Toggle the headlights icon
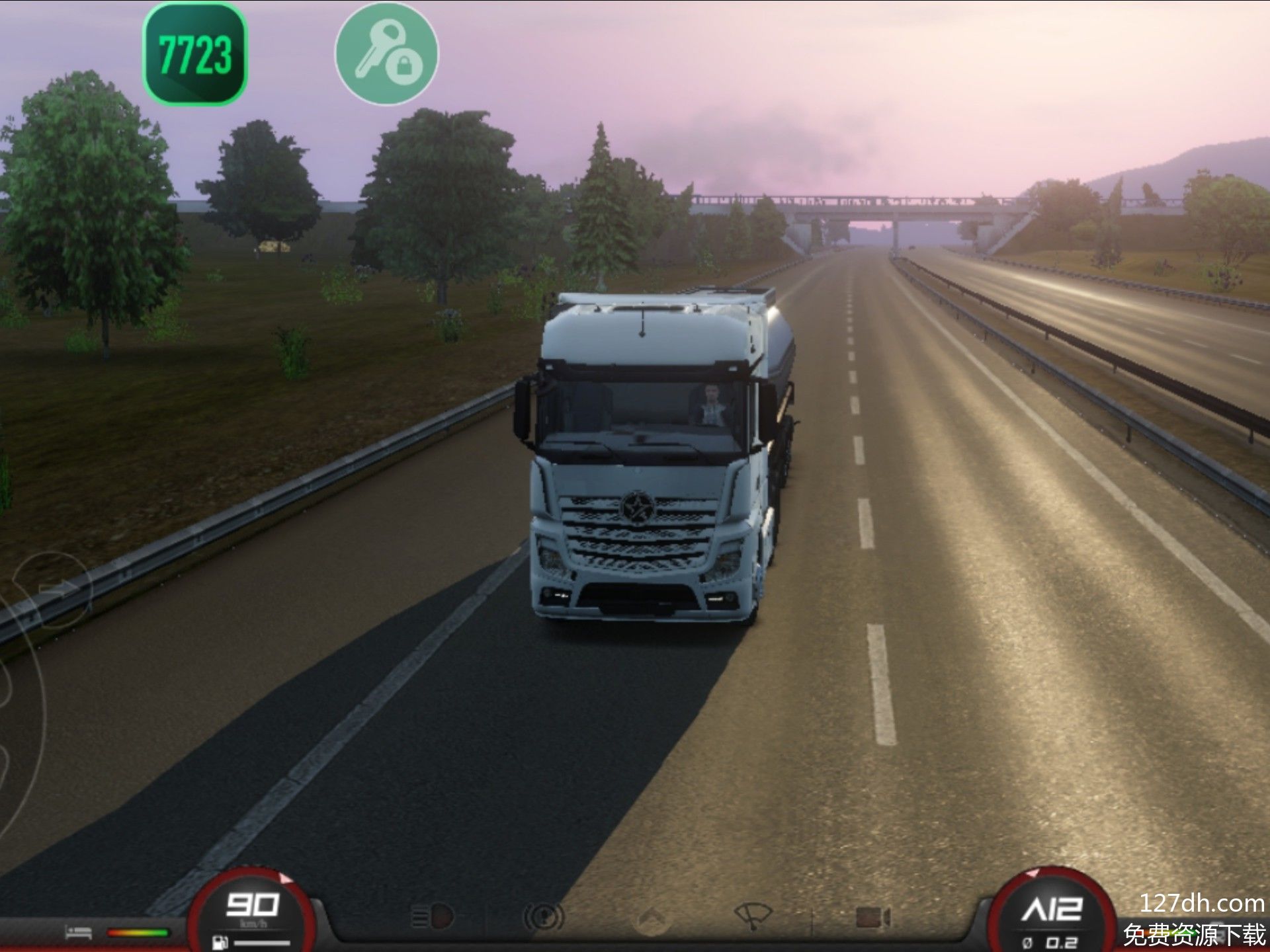1270x952 pixels. point(433,917)
